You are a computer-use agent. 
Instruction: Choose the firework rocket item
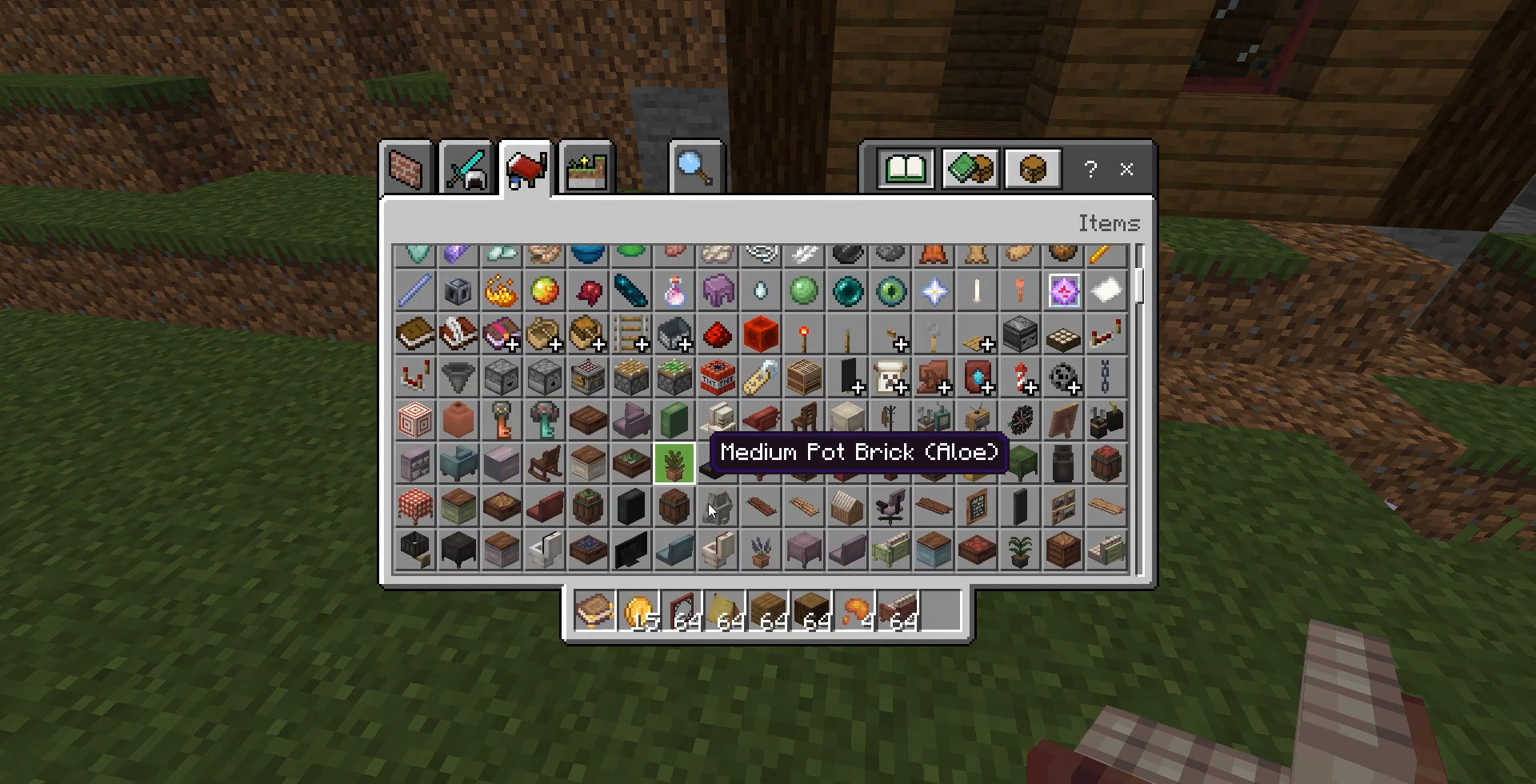[x=1020, y=378]
